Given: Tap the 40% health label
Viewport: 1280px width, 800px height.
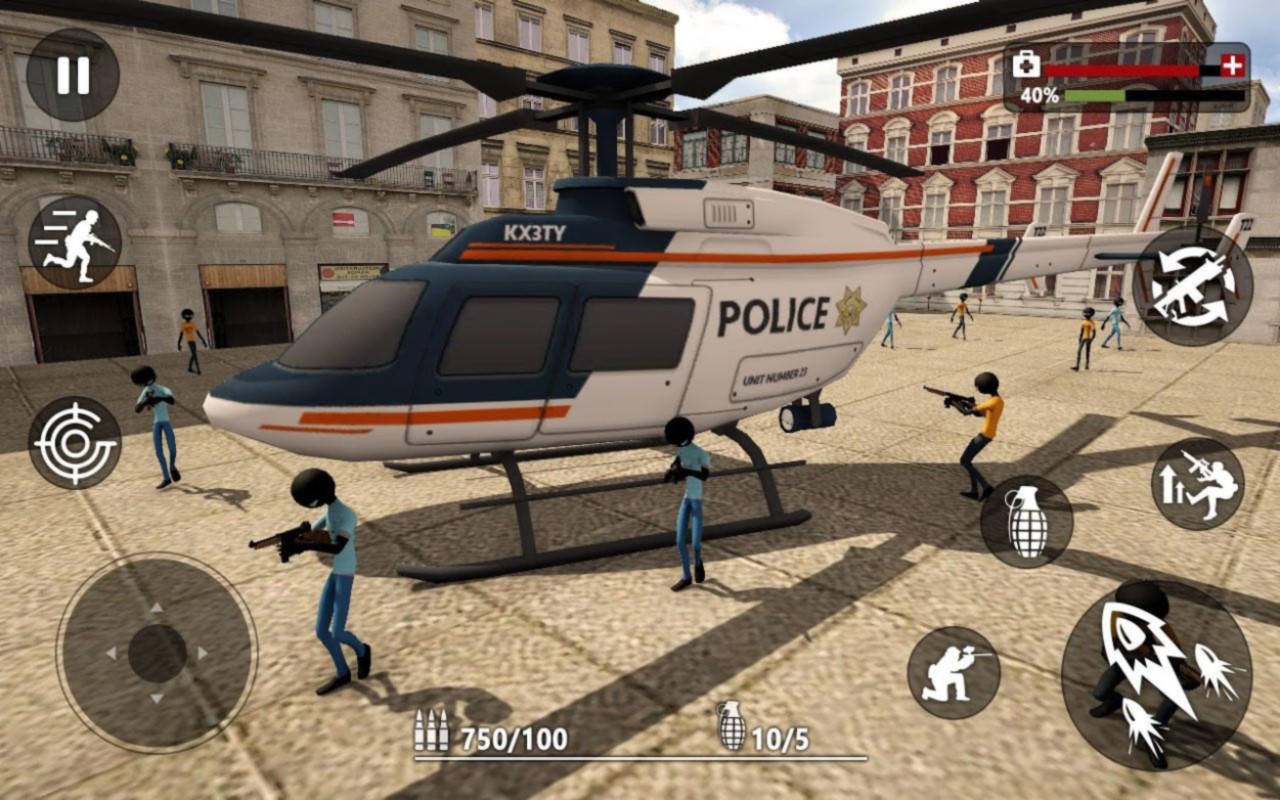Looking at the screenshot, I should (x=1040, y=97).
